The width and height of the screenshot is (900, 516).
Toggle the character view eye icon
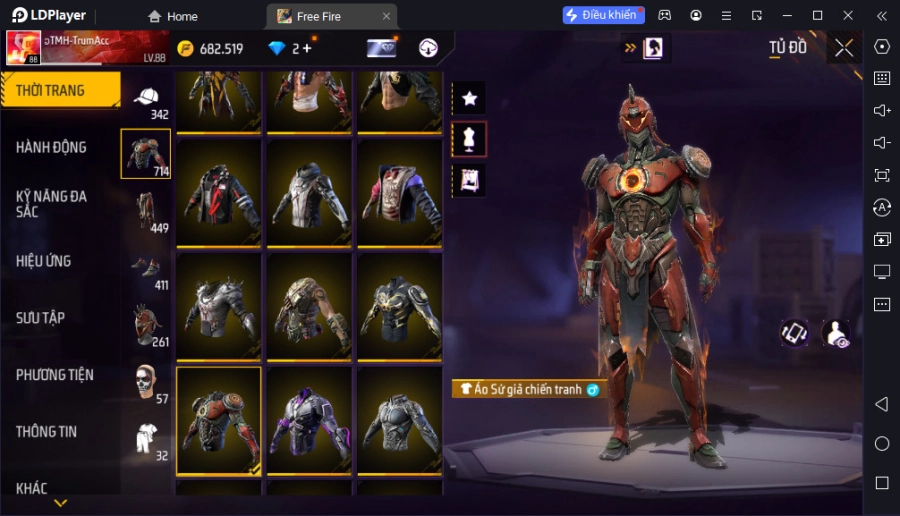[x=835, y=334]
